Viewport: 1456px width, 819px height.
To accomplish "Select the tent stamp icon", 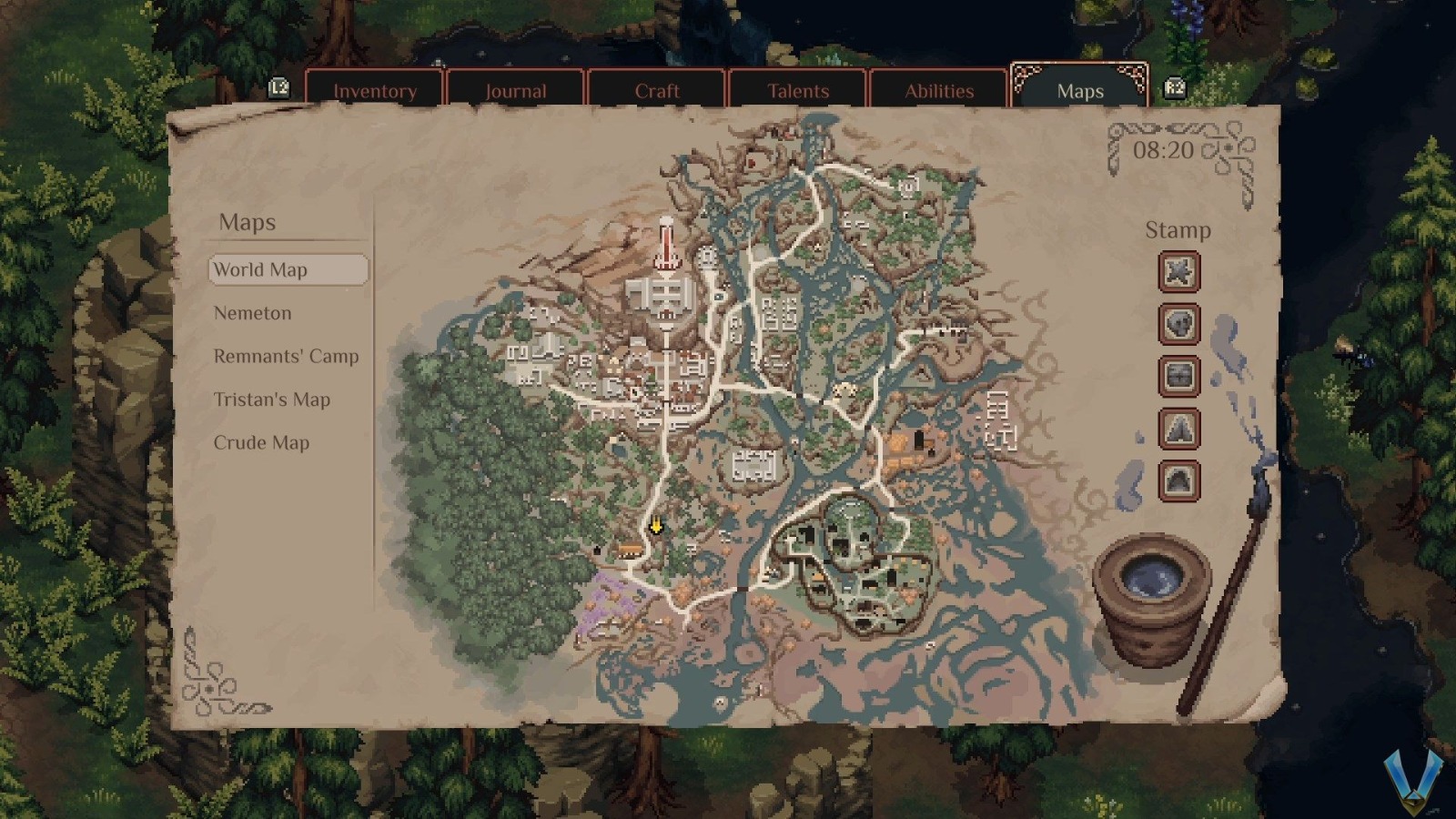I will (x=1178, y=430).
